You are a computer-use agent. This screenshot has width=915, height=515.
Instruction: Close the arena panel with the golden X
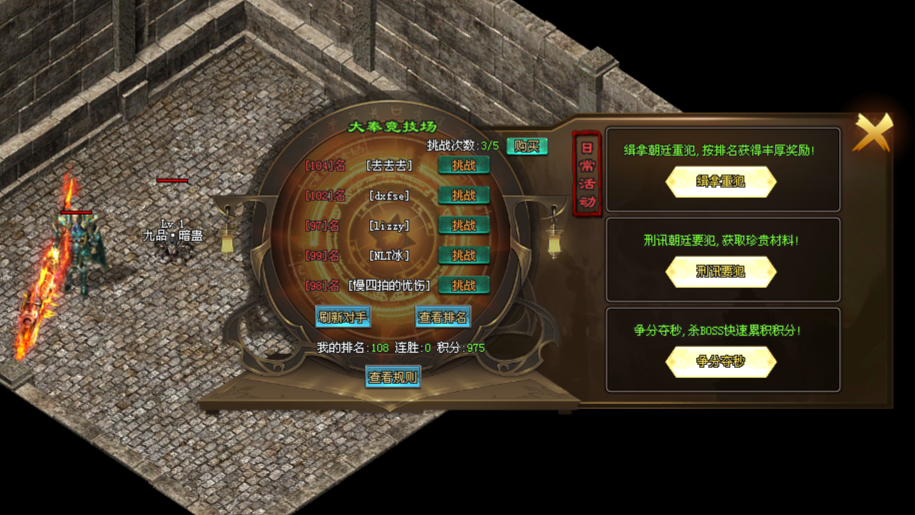coord(873,132)
